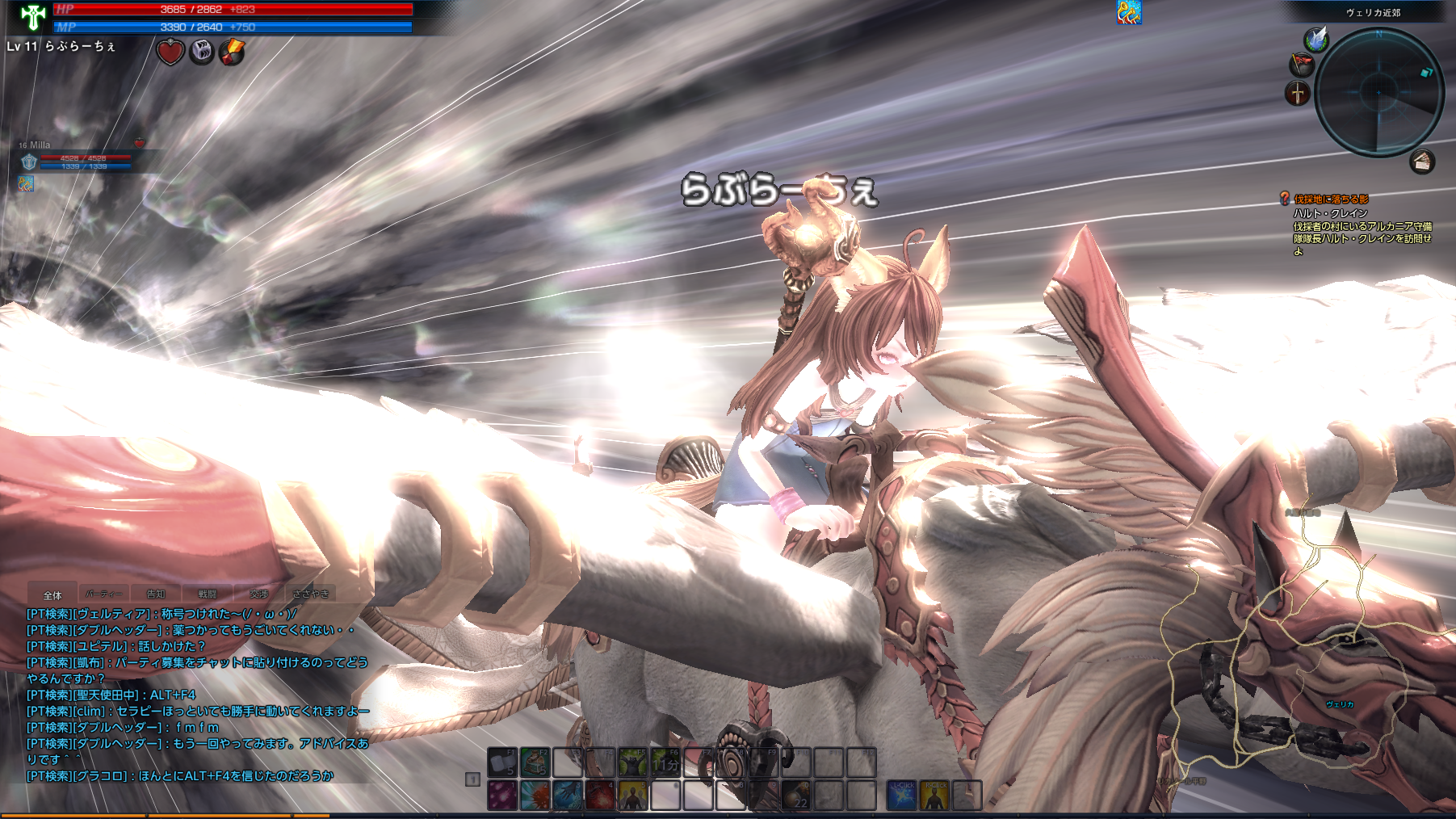Image resolution: width=1456 pixels, height=819 pixels.
Task: Show the 戦闘 chat tab
Action: [208, 594]
